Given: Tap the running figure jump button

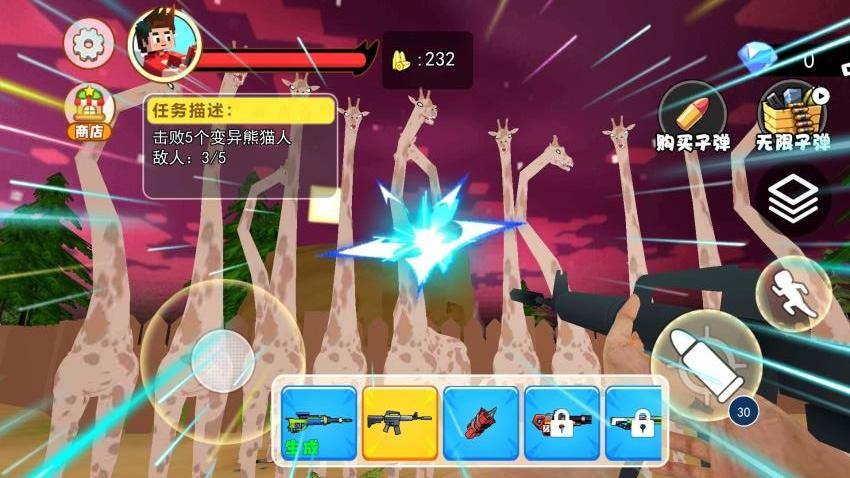Looking at the screenshot, I should [x=793, y=293].
